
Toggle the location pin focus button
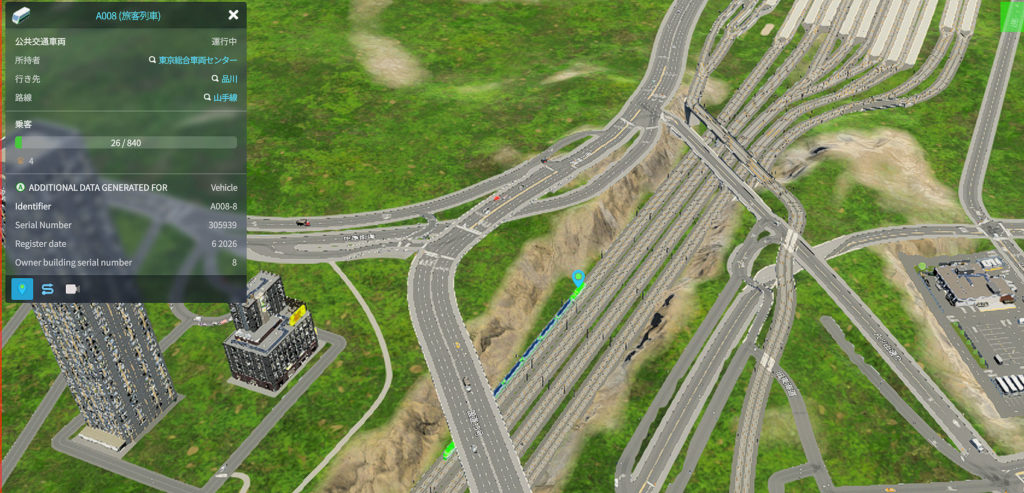point(22,289)
